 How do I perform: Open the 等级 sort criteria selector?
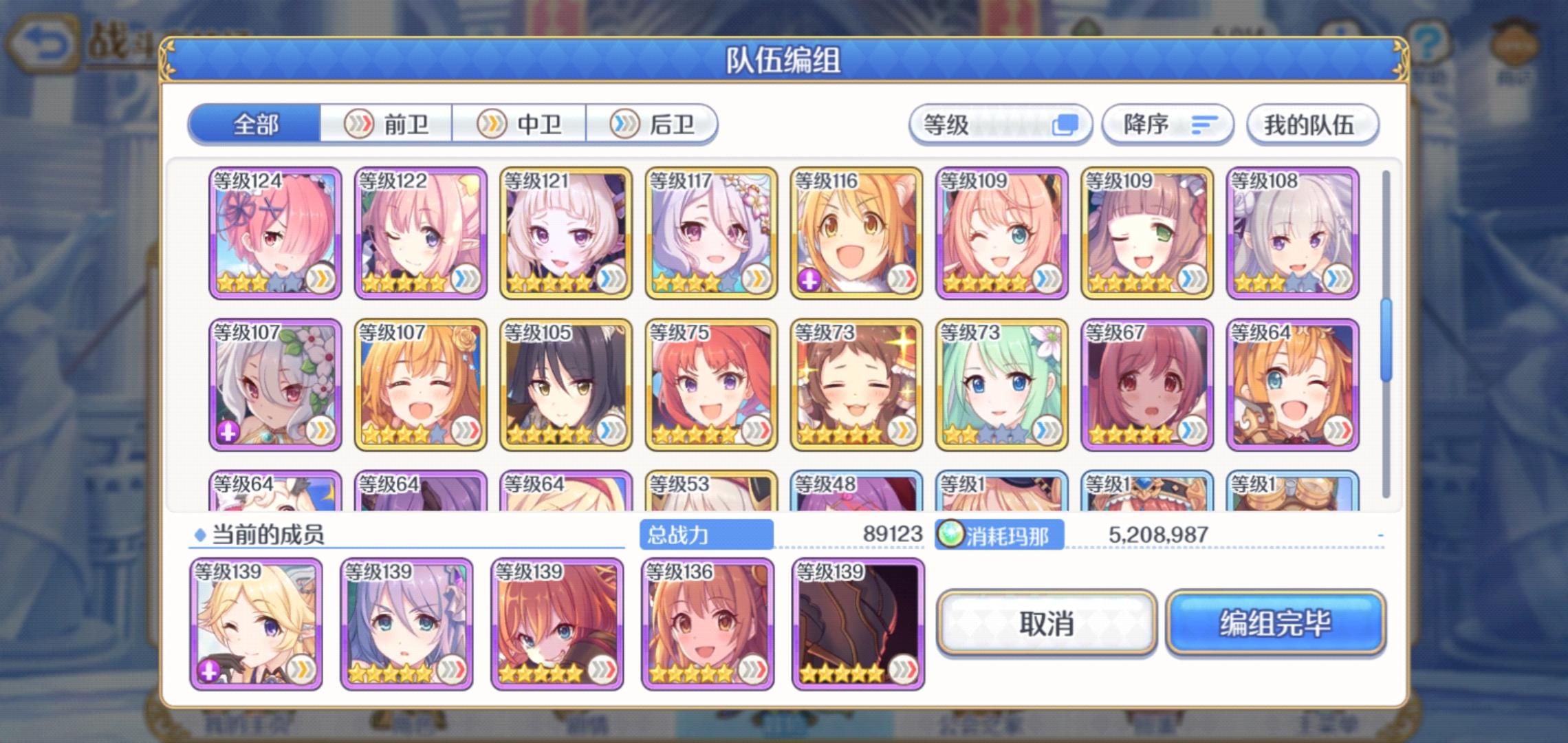1001,125
